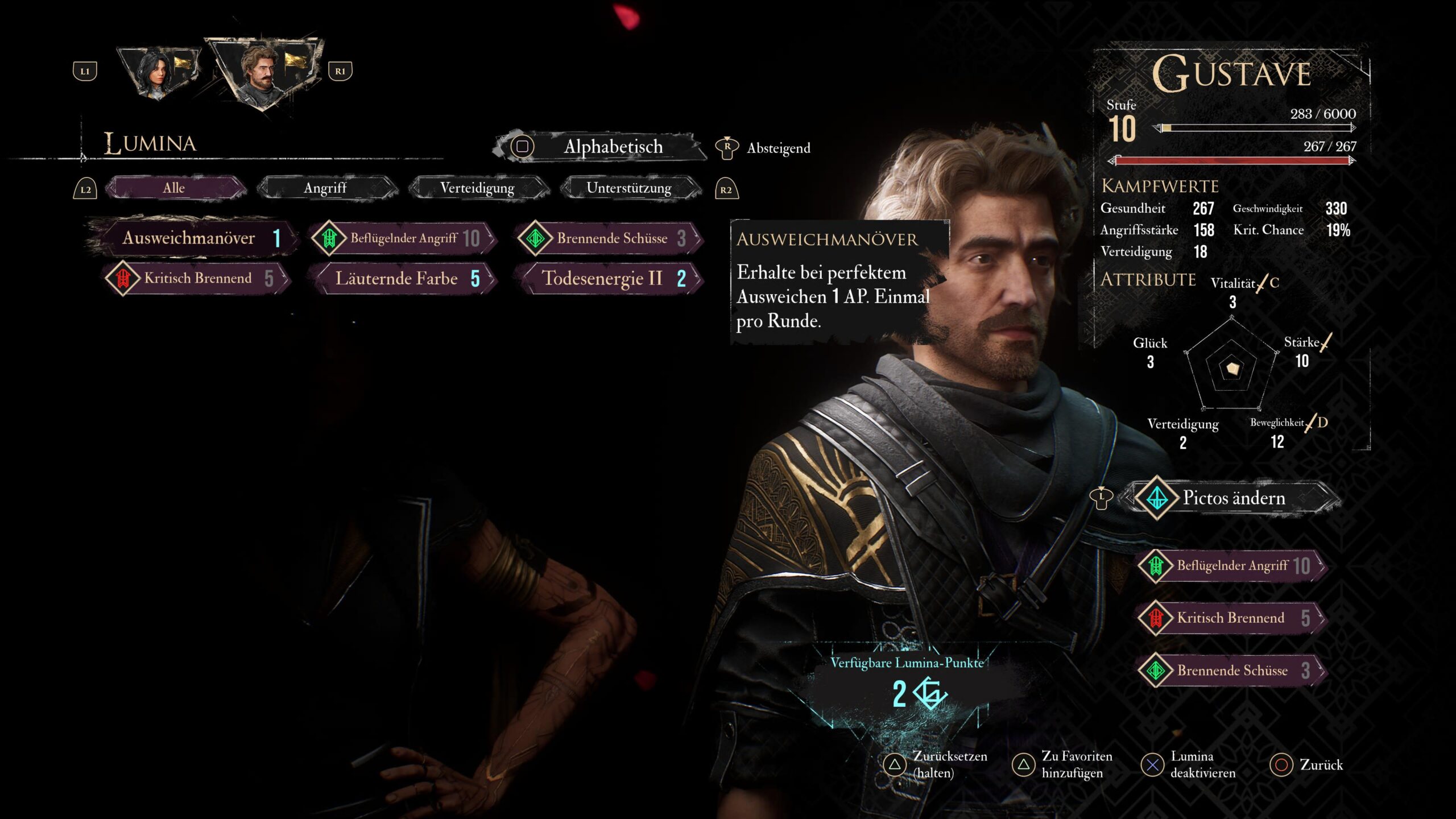The width and height of the screenshot is (1456, 819).
Task: Select Gustave's character portrait at top
Action: [x=263, y=72]
